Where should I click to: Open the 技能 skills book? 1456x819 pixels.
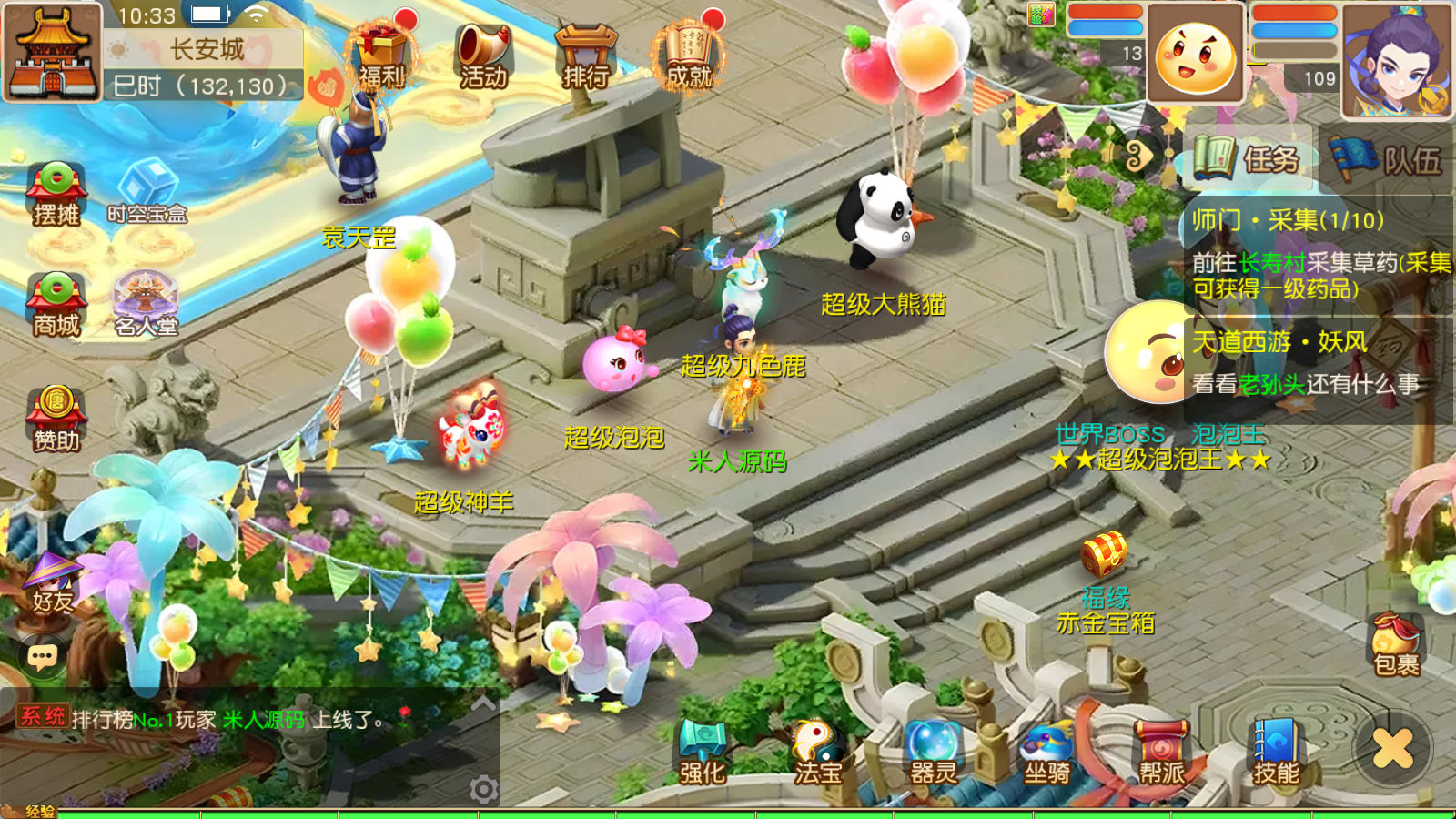[x=1276, y=752]
